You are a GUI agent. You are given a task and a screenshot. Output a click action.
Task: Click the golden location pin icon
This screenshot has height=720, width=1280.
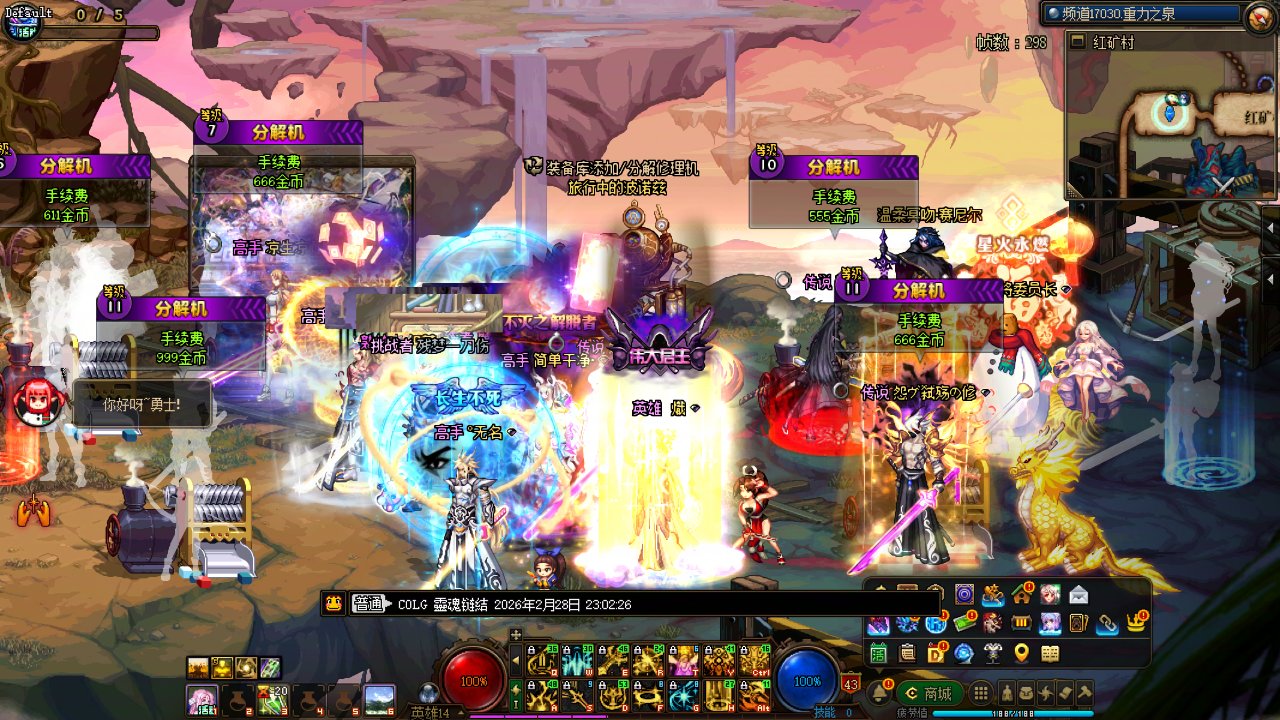pyautogui.click(x=1021, y=654)
